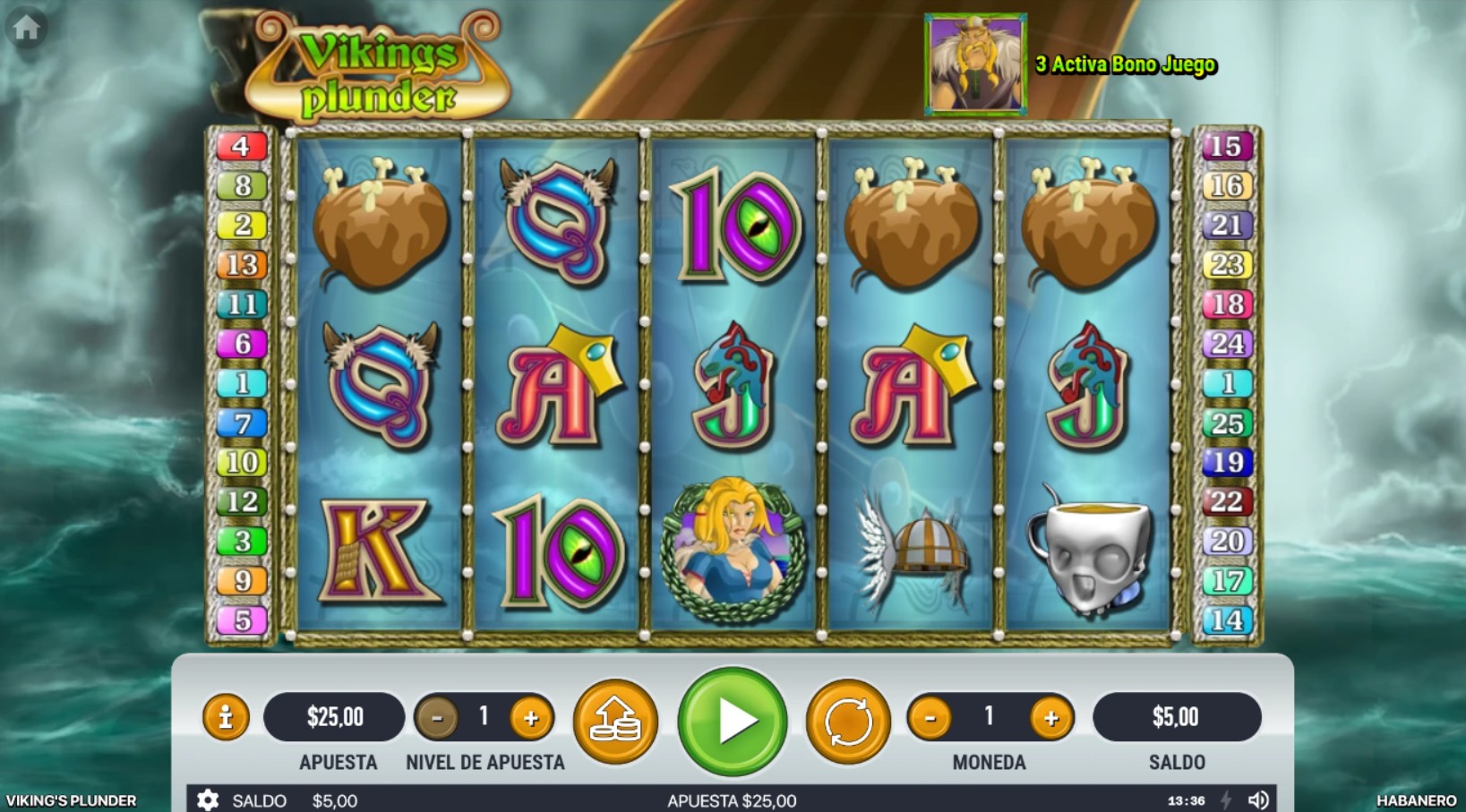Select payline 15 on the right

click(1229, 146)
